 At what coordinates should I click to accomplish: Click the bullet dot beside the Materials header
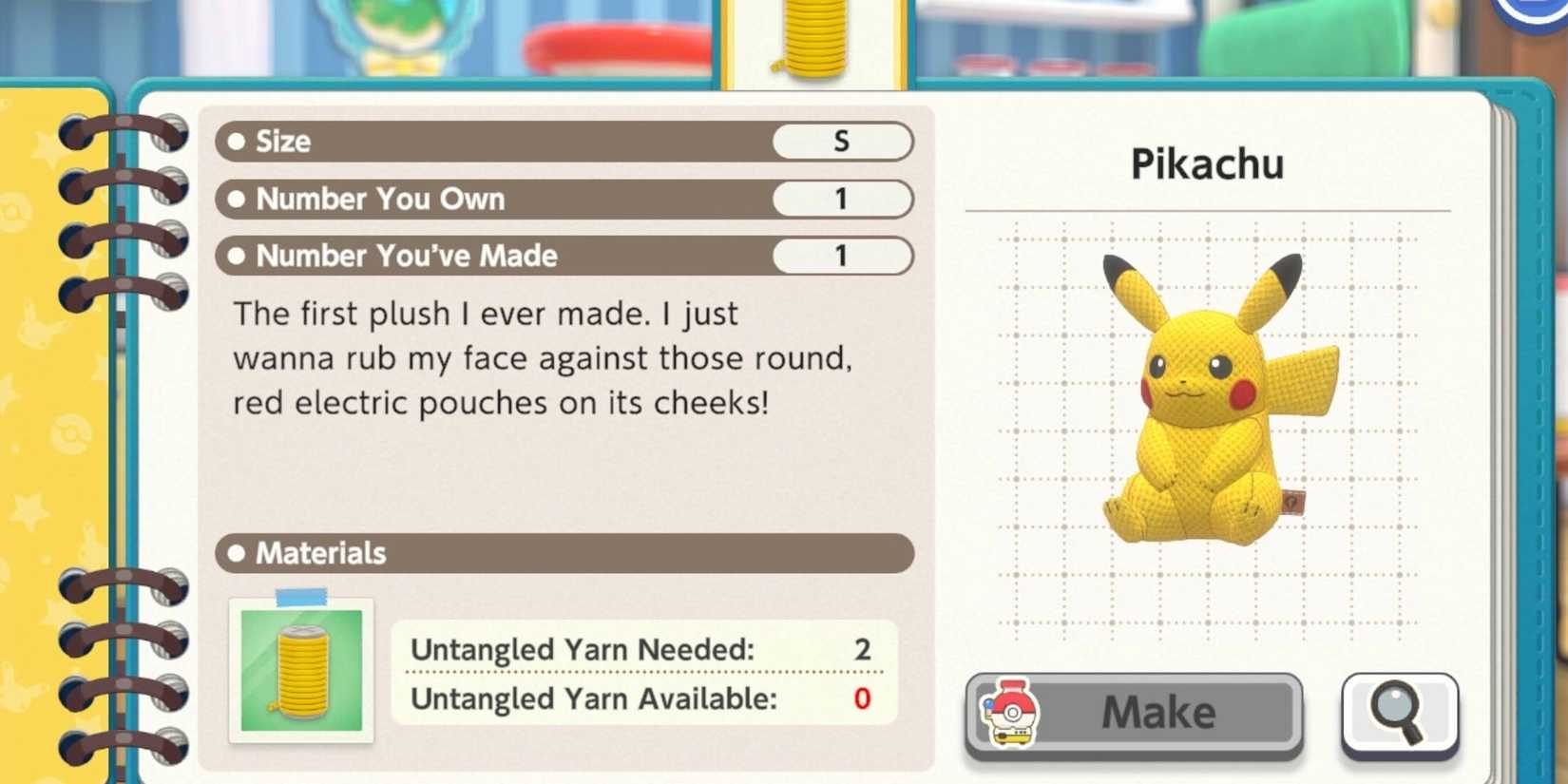tap(238, 553)
